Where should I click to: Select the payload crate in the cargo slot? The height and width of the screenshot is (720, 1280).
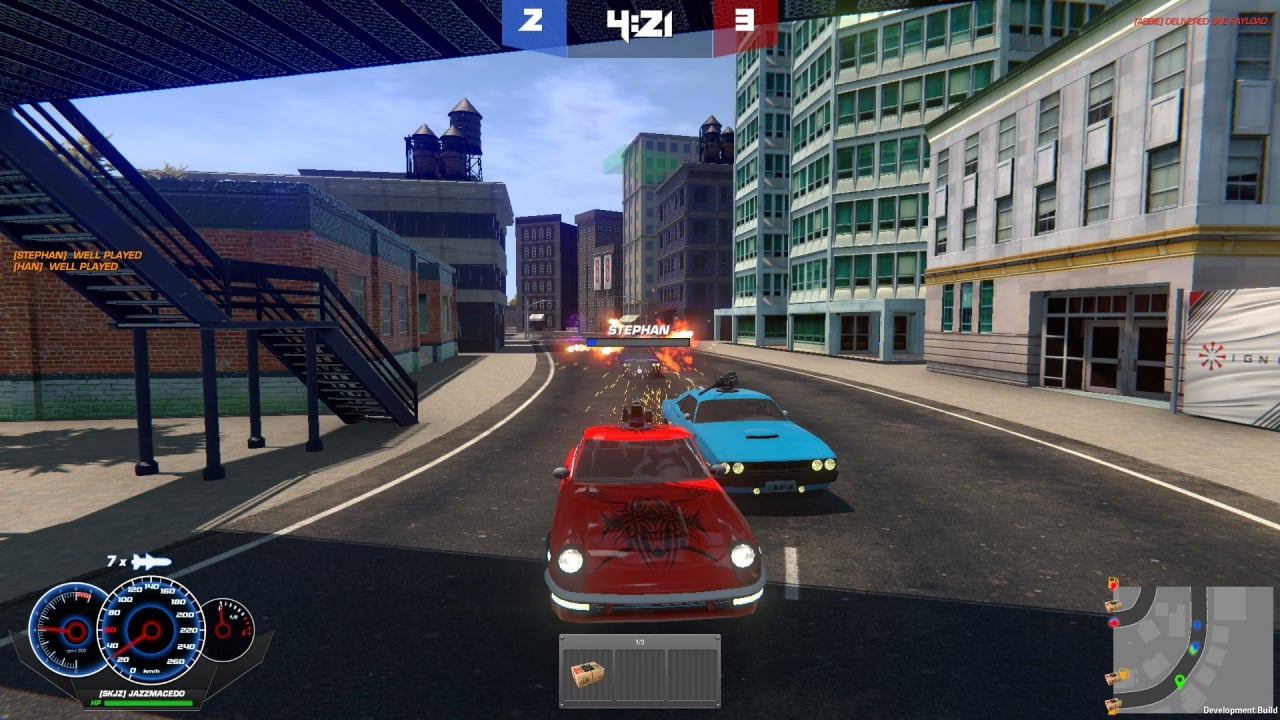pyautogui.click(x=587, y=675)
